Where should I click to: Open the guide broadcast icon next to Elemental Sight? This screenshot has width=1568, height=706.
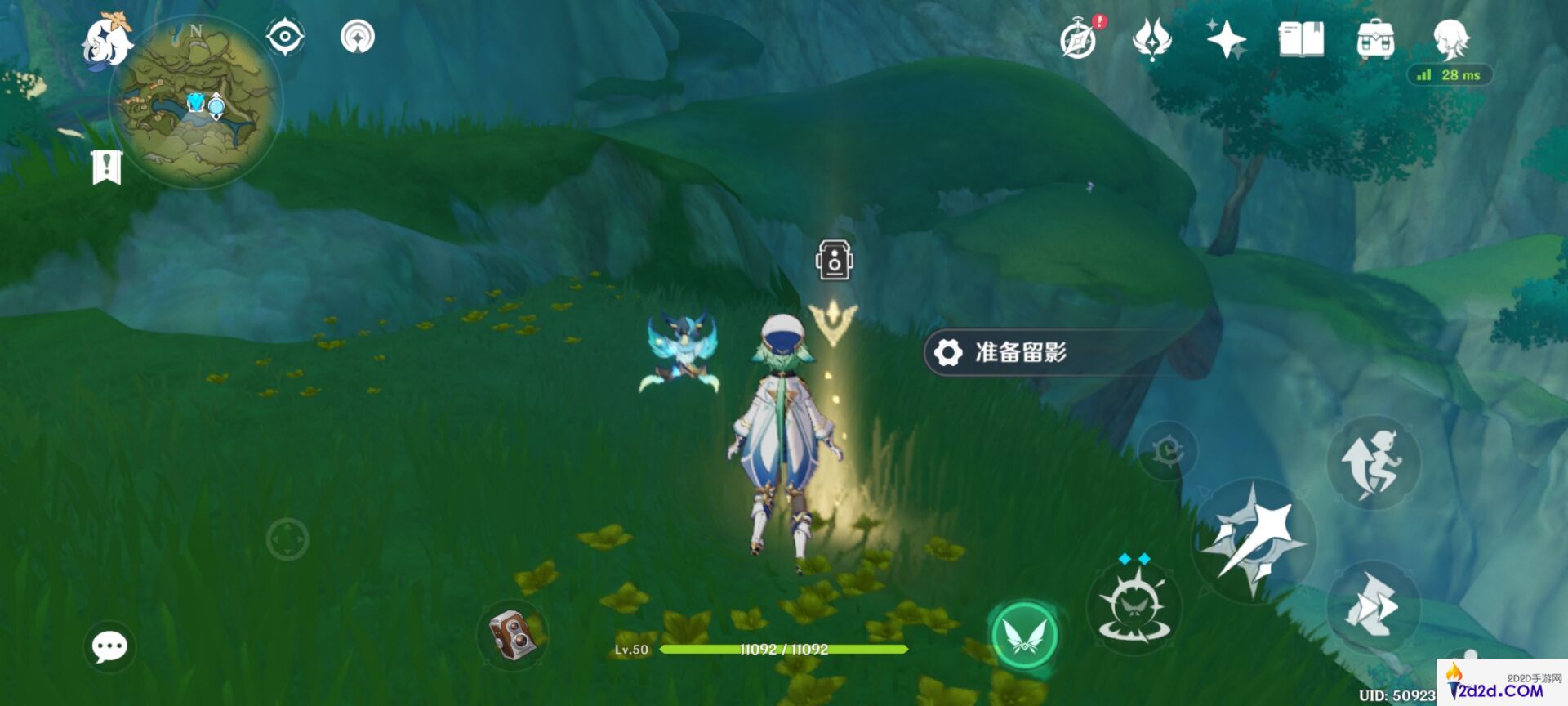(356, 36)
